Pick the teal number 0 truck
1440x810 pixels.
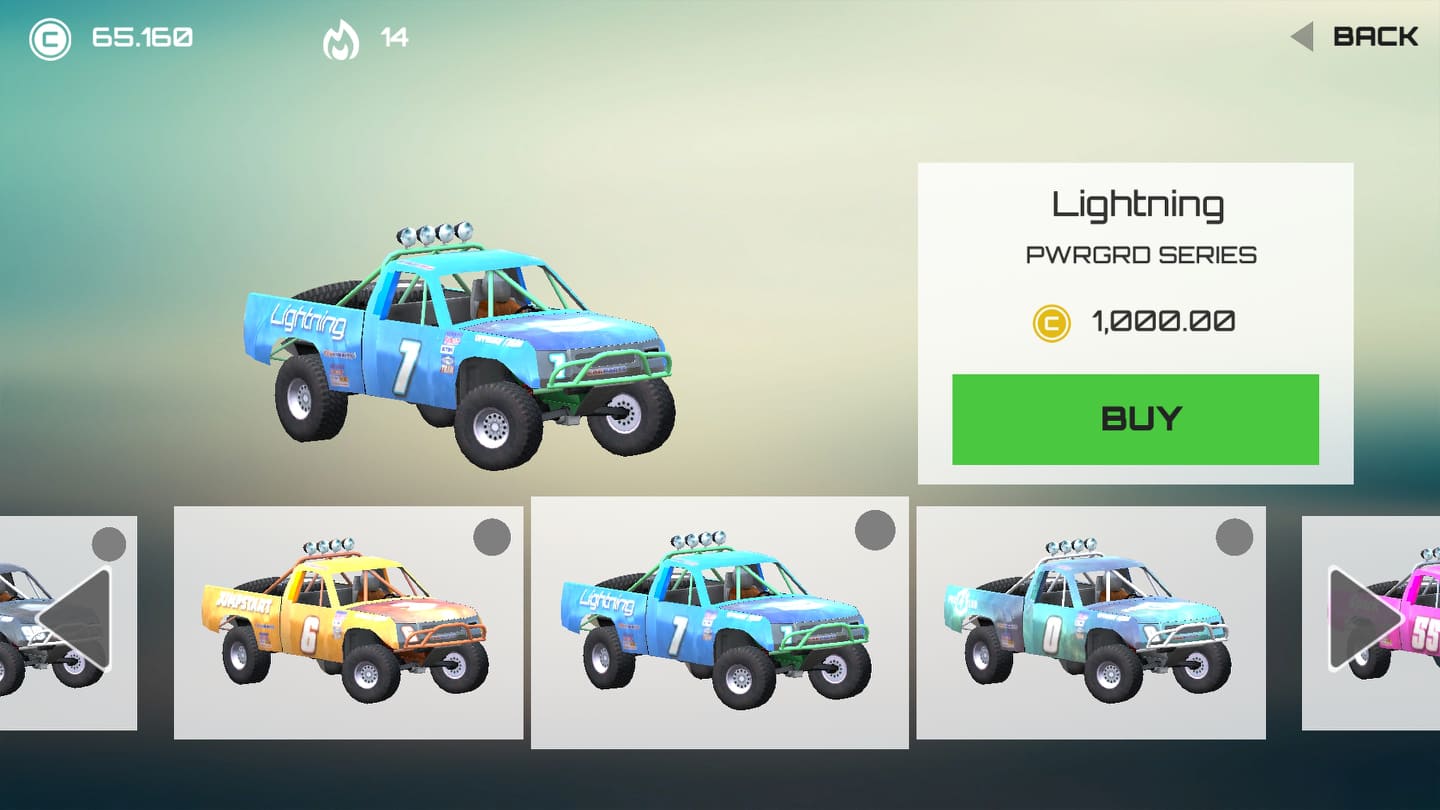click(x=1090, y=622)
